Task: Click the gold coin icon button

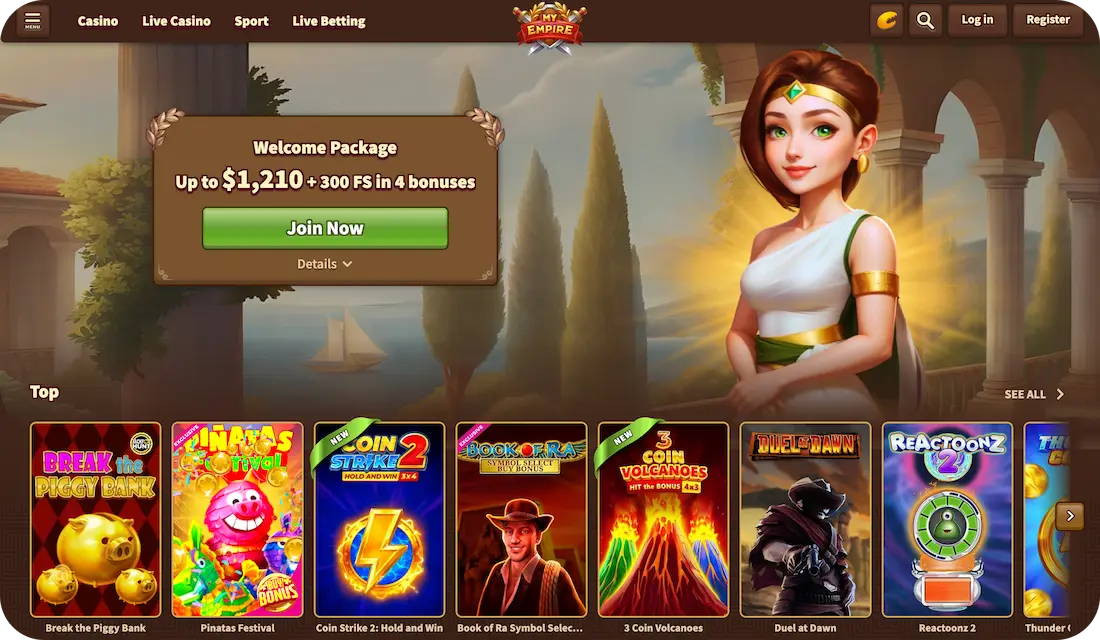Action: (x=886, y=20)
